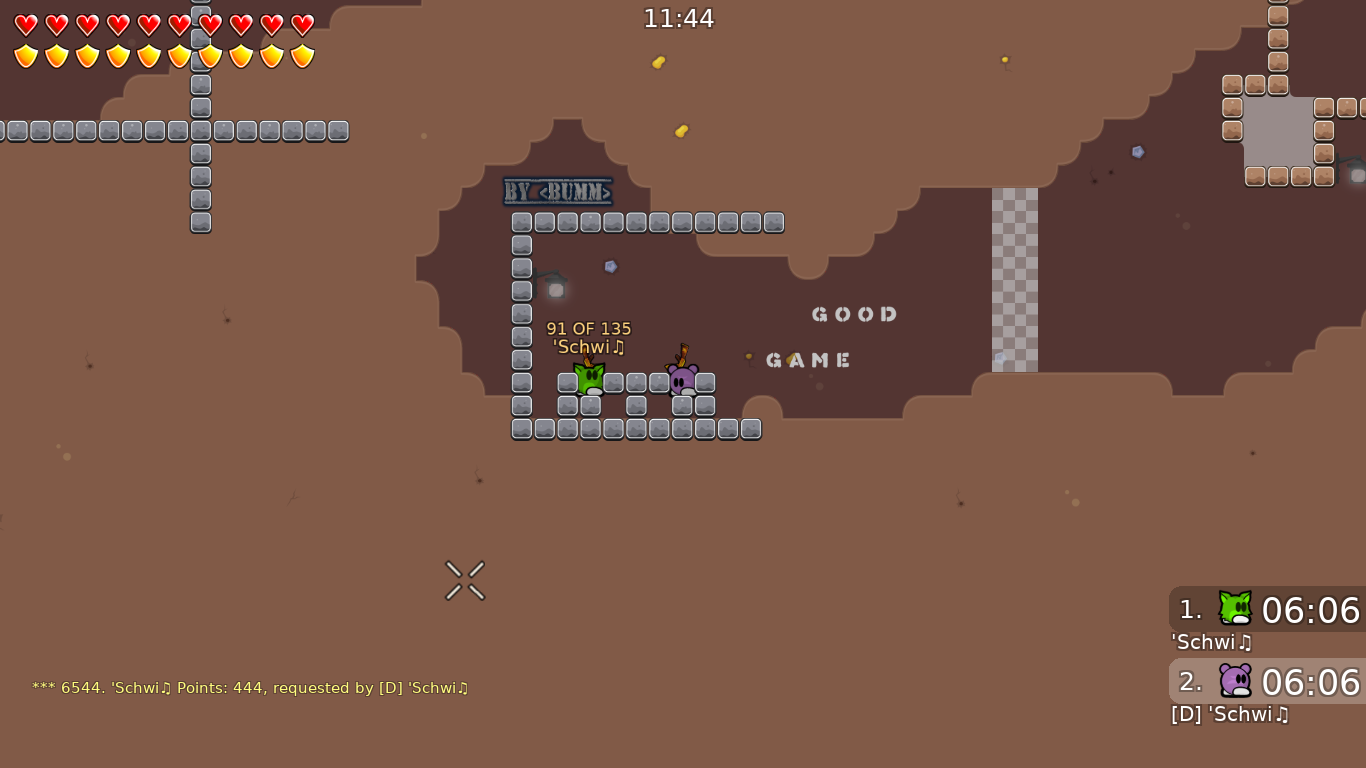The image size is (1366, 768).
Task: Click the grey lamp block near the wall
Action: pos(556,290)
